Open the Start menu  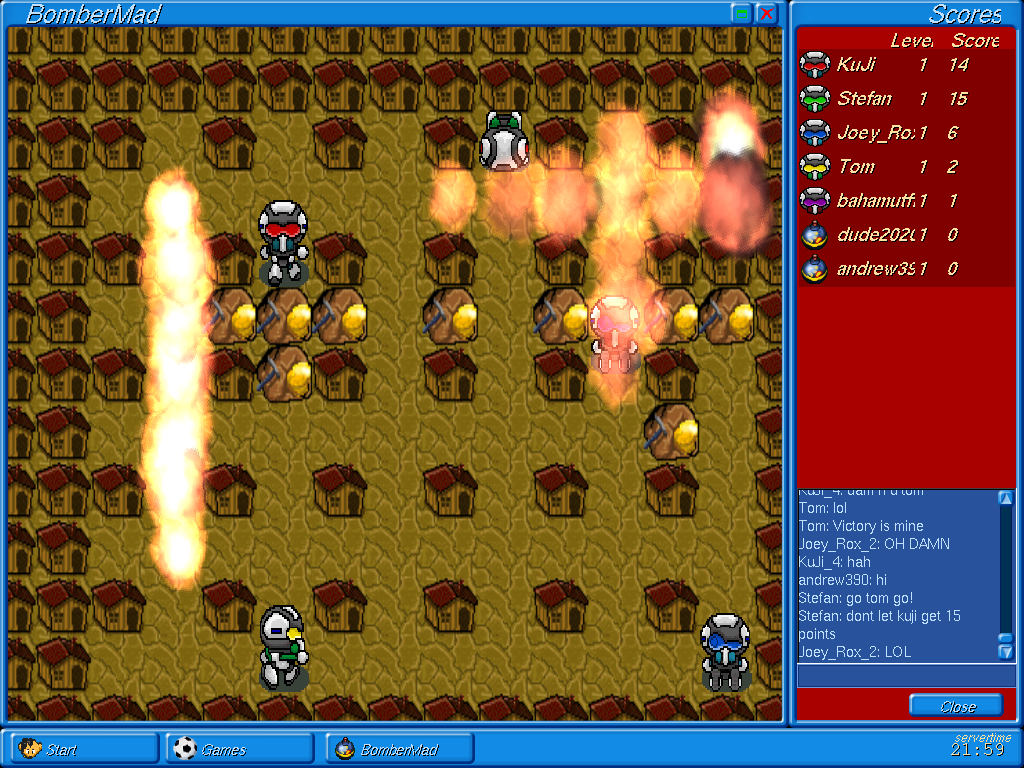84,749
